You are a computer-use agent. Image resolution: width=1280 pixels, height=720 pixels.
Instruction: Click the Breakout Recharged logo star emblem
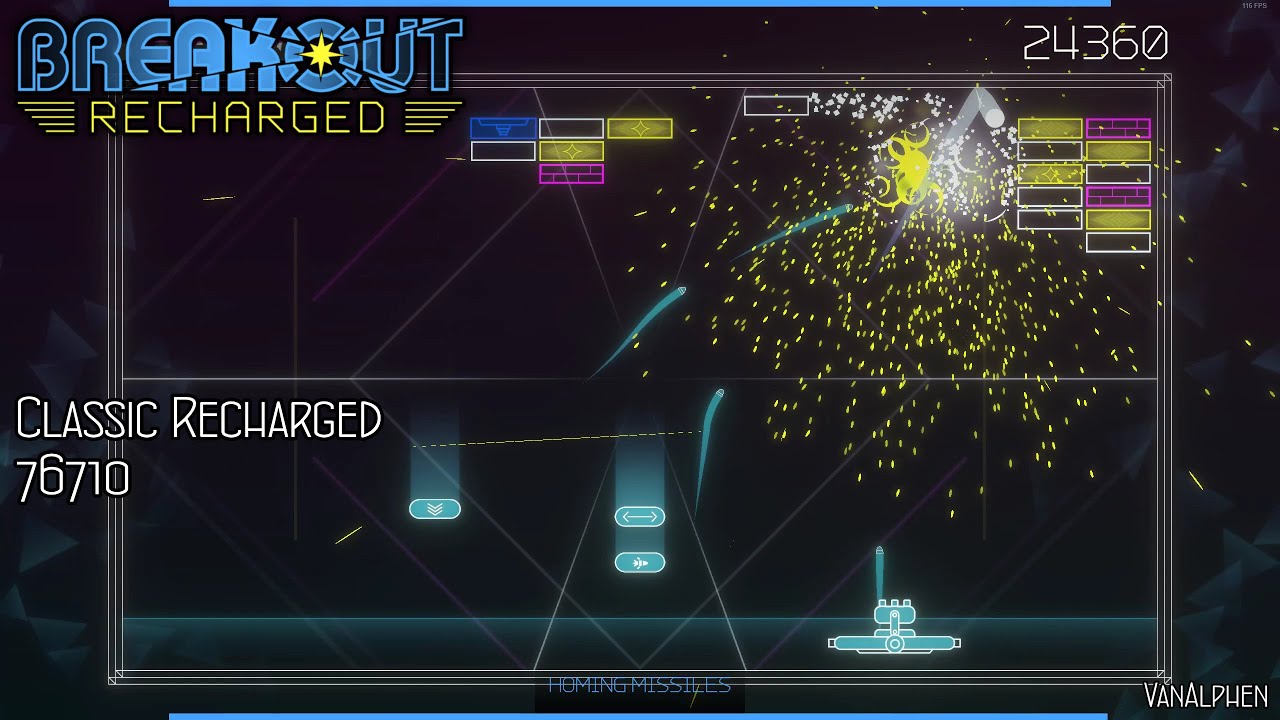(318, 53)
